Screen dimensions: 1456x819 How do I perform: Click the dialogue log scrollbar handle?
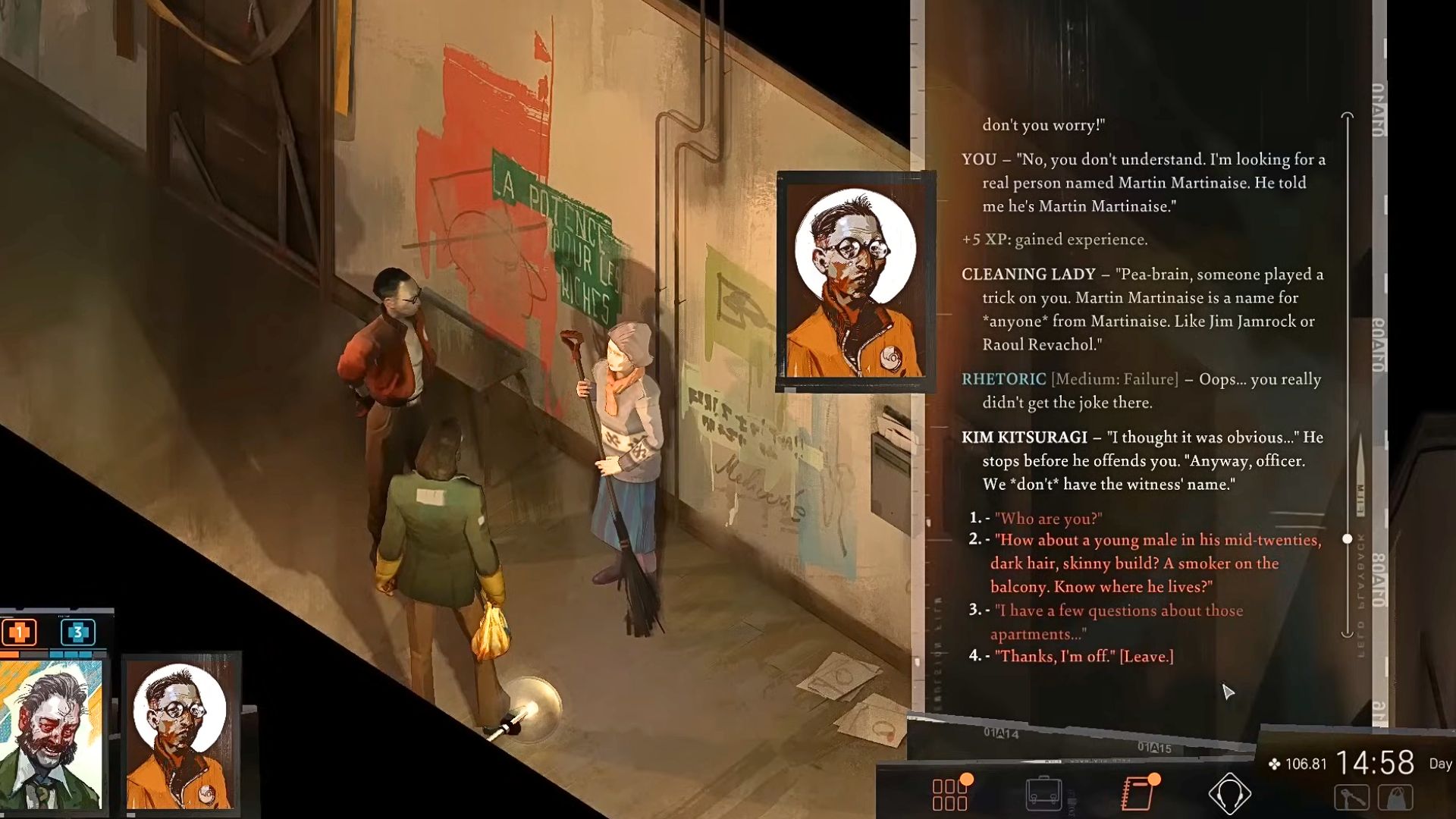click(x=1348, y=539)
